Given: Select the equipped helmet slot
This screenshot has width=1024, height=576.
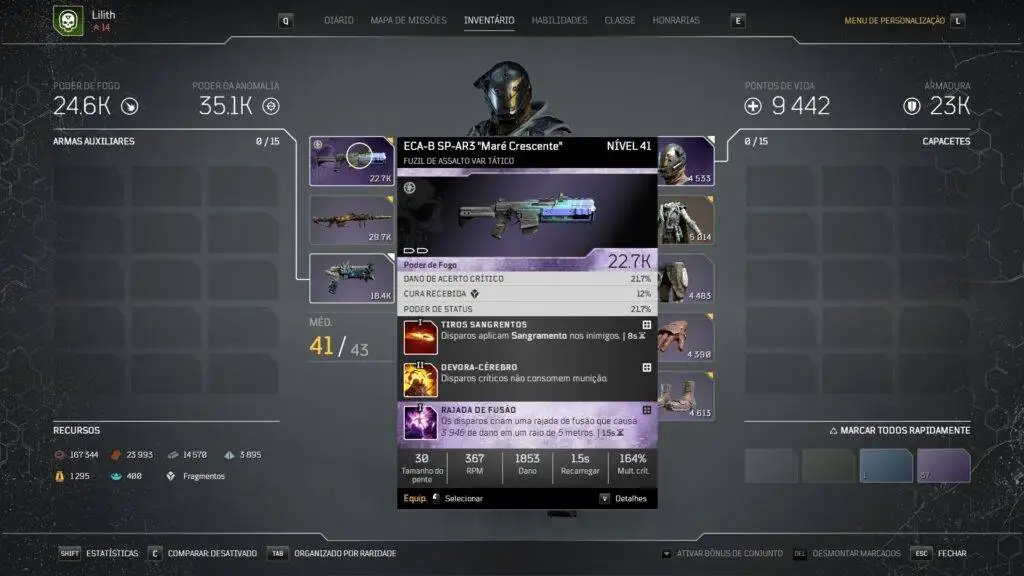Looking at the screenshot, I should (x=686, y=161).
